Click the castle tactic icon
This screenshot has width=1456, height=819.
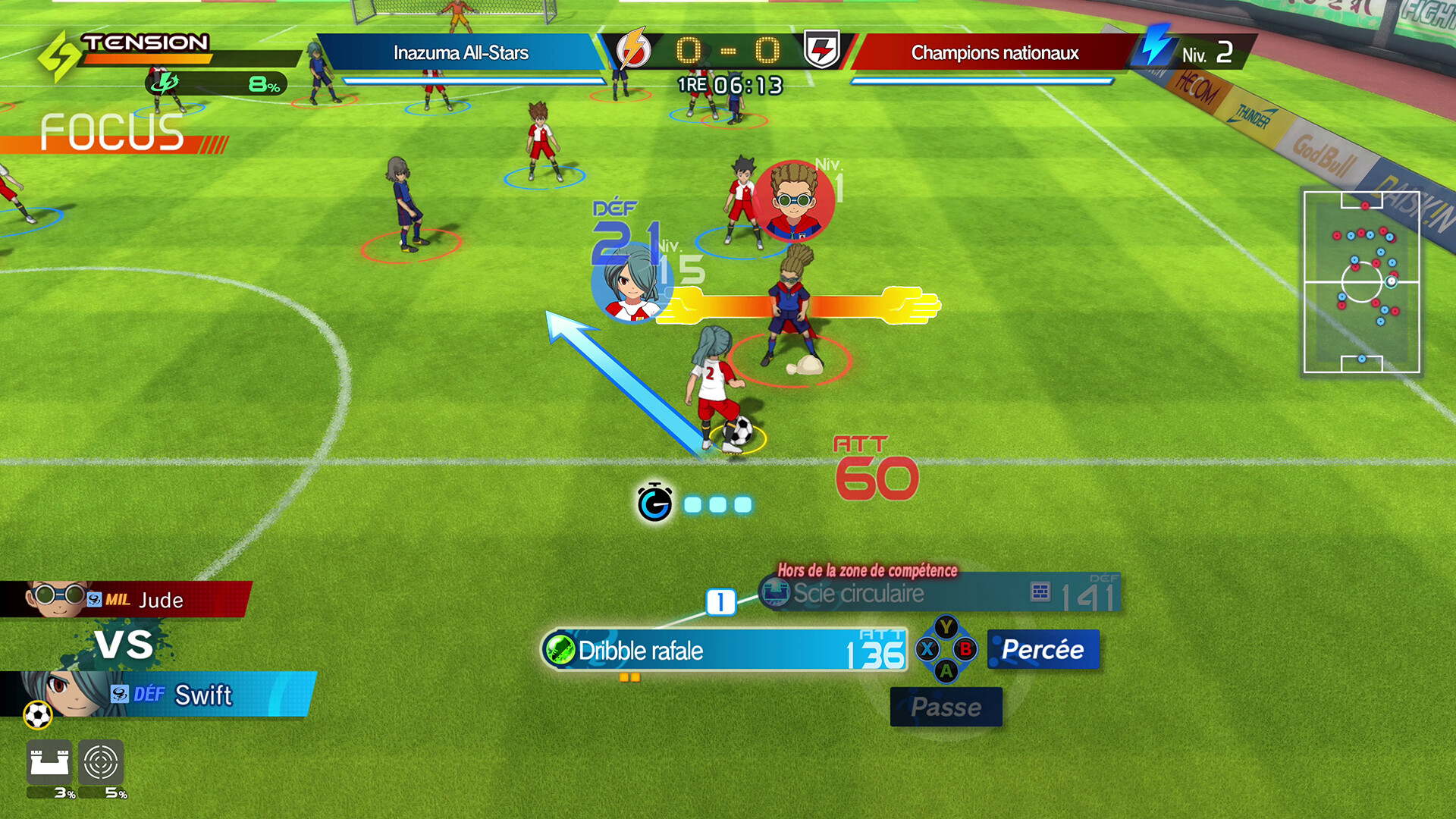49,762
